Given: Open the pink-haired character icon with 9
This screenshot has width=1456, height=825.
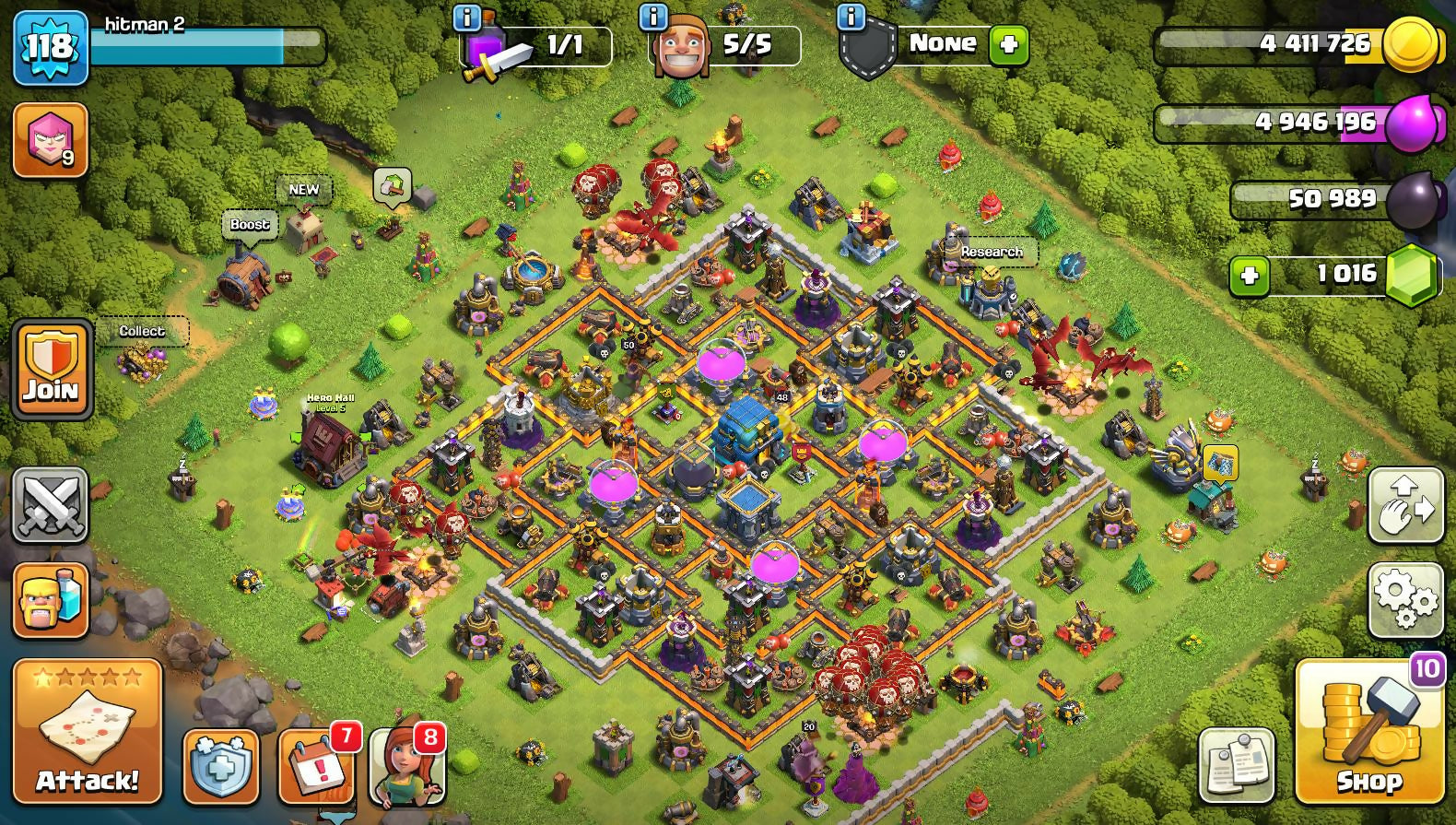Looking at the screenshot, I should pyautogui.click(x=51, y=139).
